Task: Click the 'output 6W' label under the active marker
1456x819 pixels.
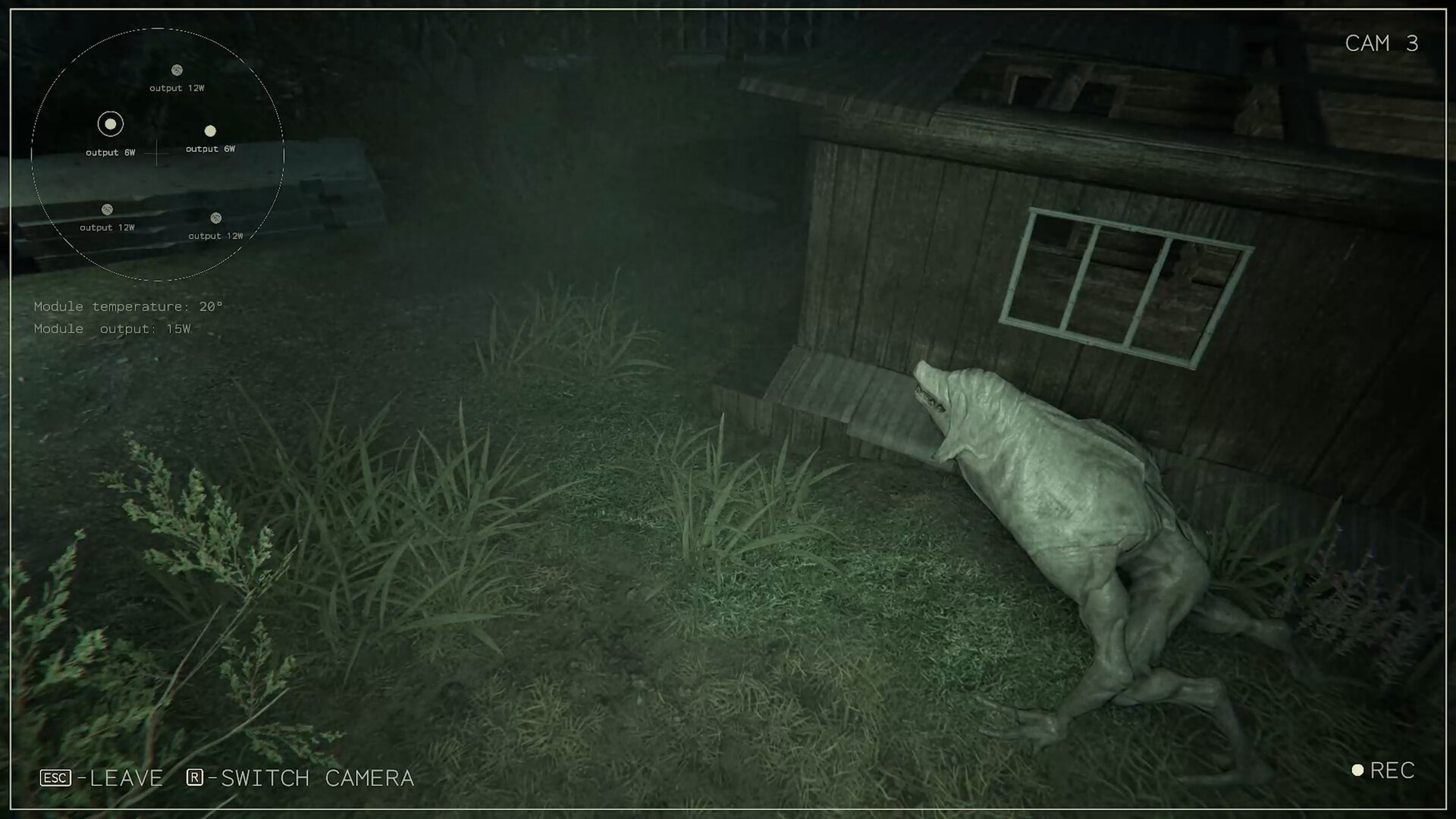Action: click(111, 152)
